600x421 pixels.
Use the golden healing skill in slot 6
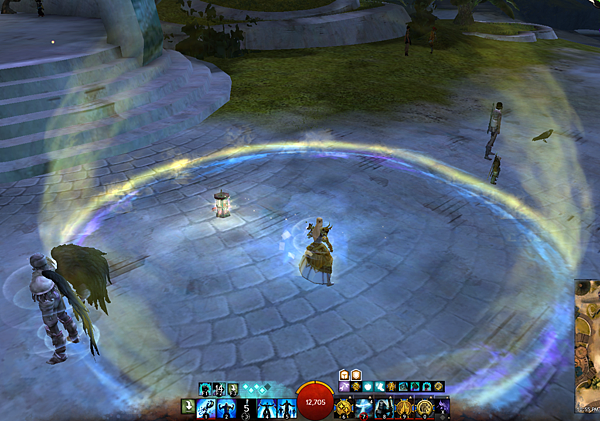(x=345, y=407)
